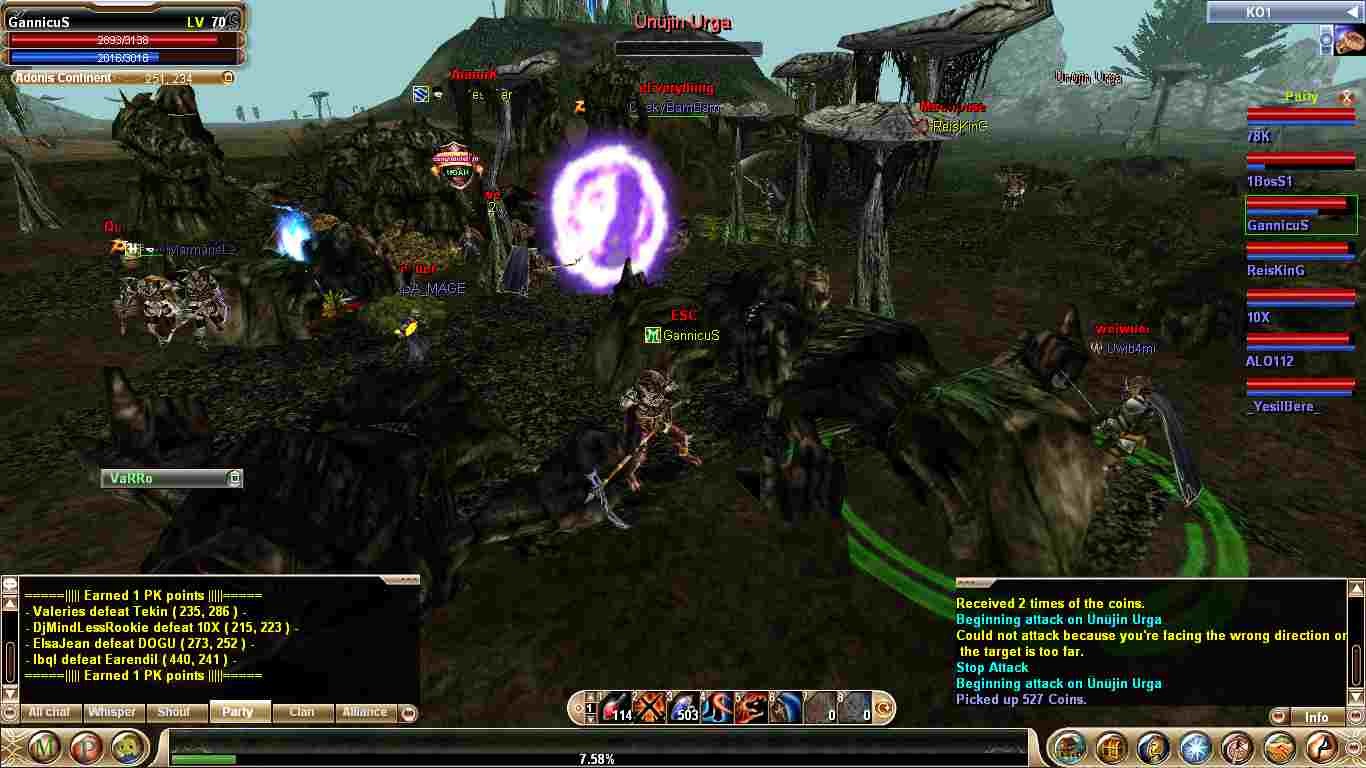1366x768 pixels.
Task: Open the Whisper chat tab
Action: [112, 712]
